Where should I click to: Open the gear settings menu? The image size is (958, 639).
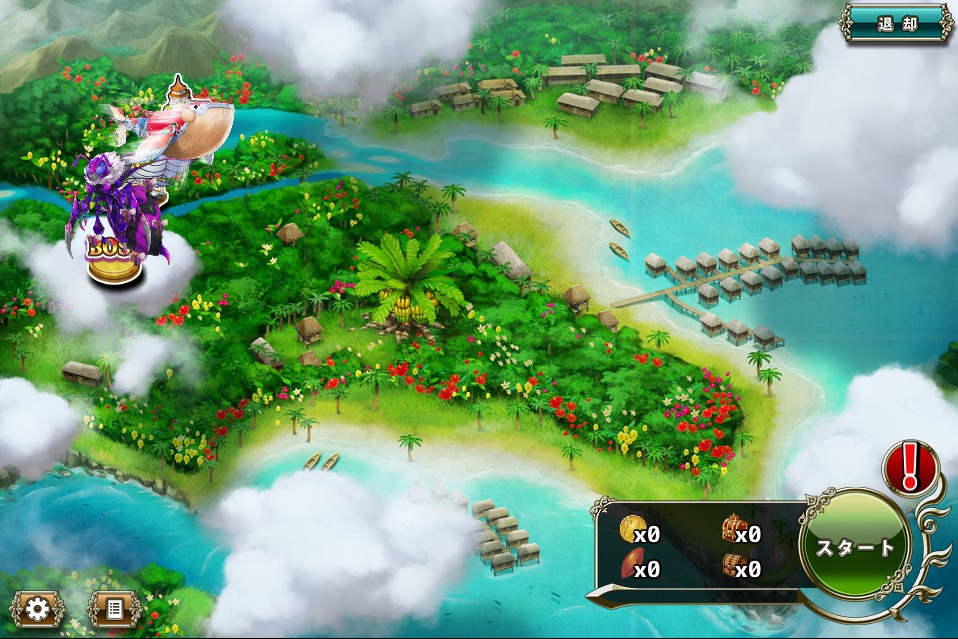[38, 609]
